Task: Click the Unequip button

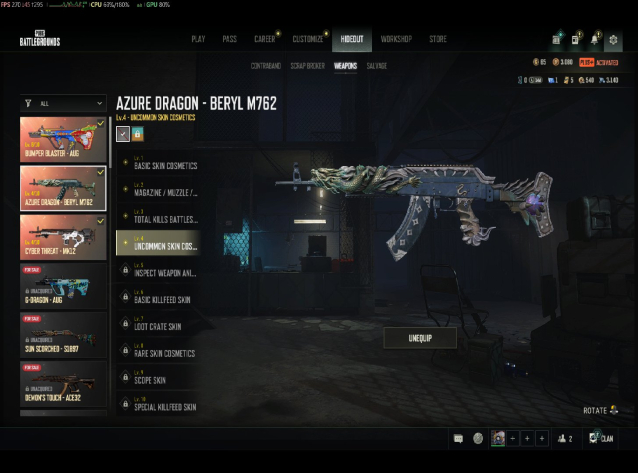Action: [420, 337]
